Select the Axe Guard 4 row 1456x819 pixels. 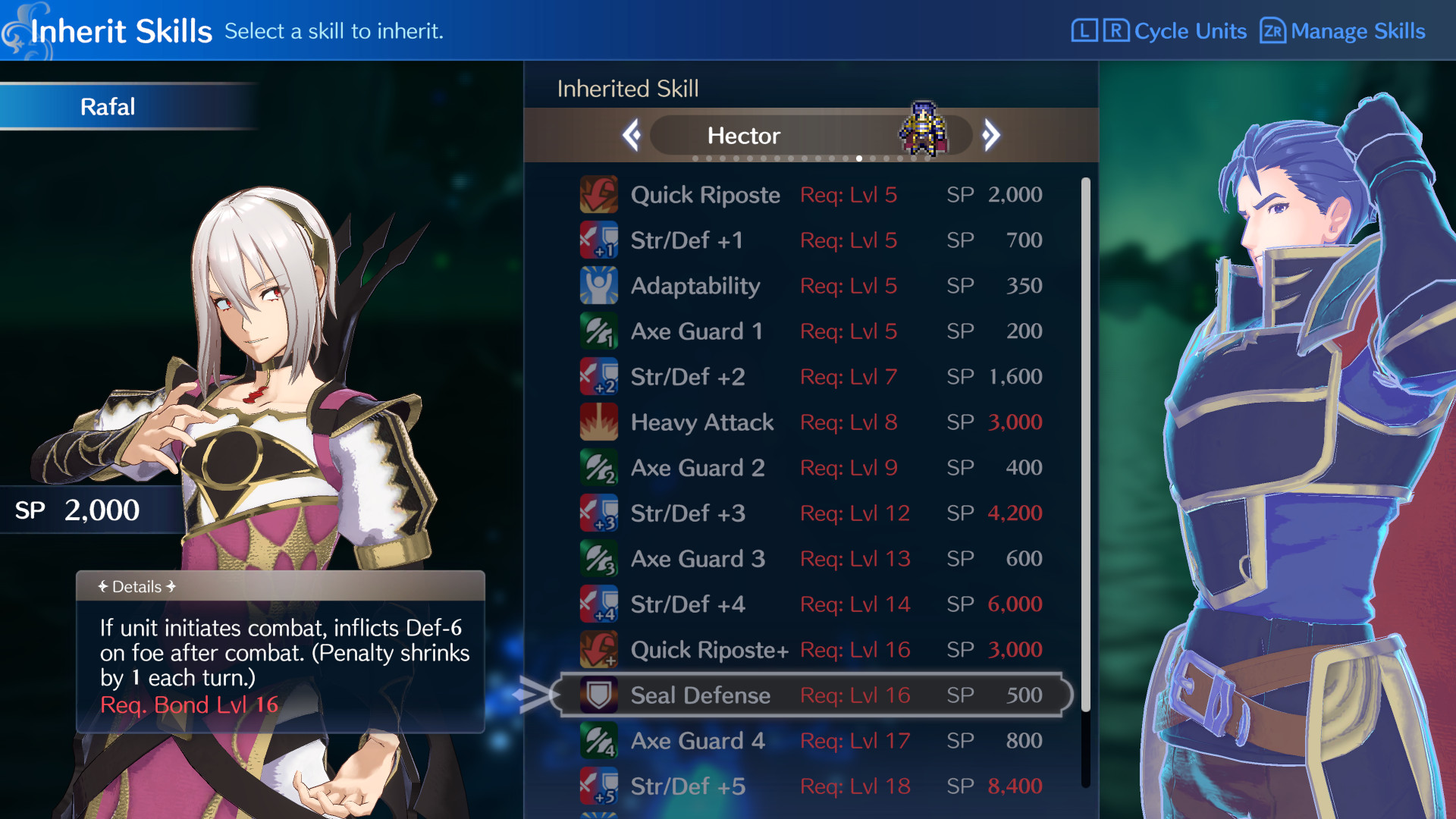[758, 740]
